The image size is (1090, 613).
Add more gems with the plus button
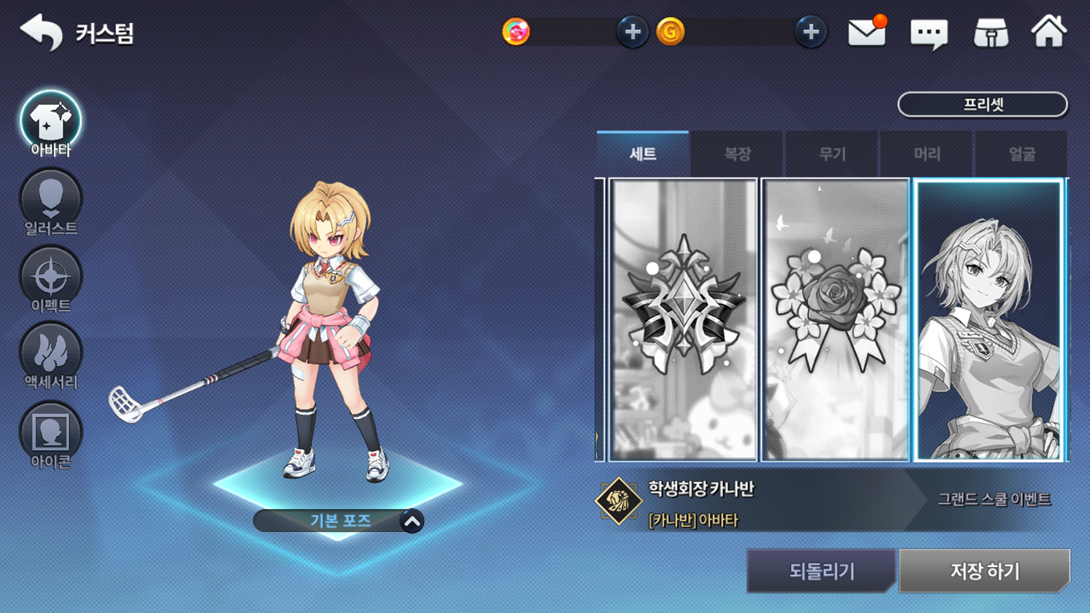pos(632,32)
